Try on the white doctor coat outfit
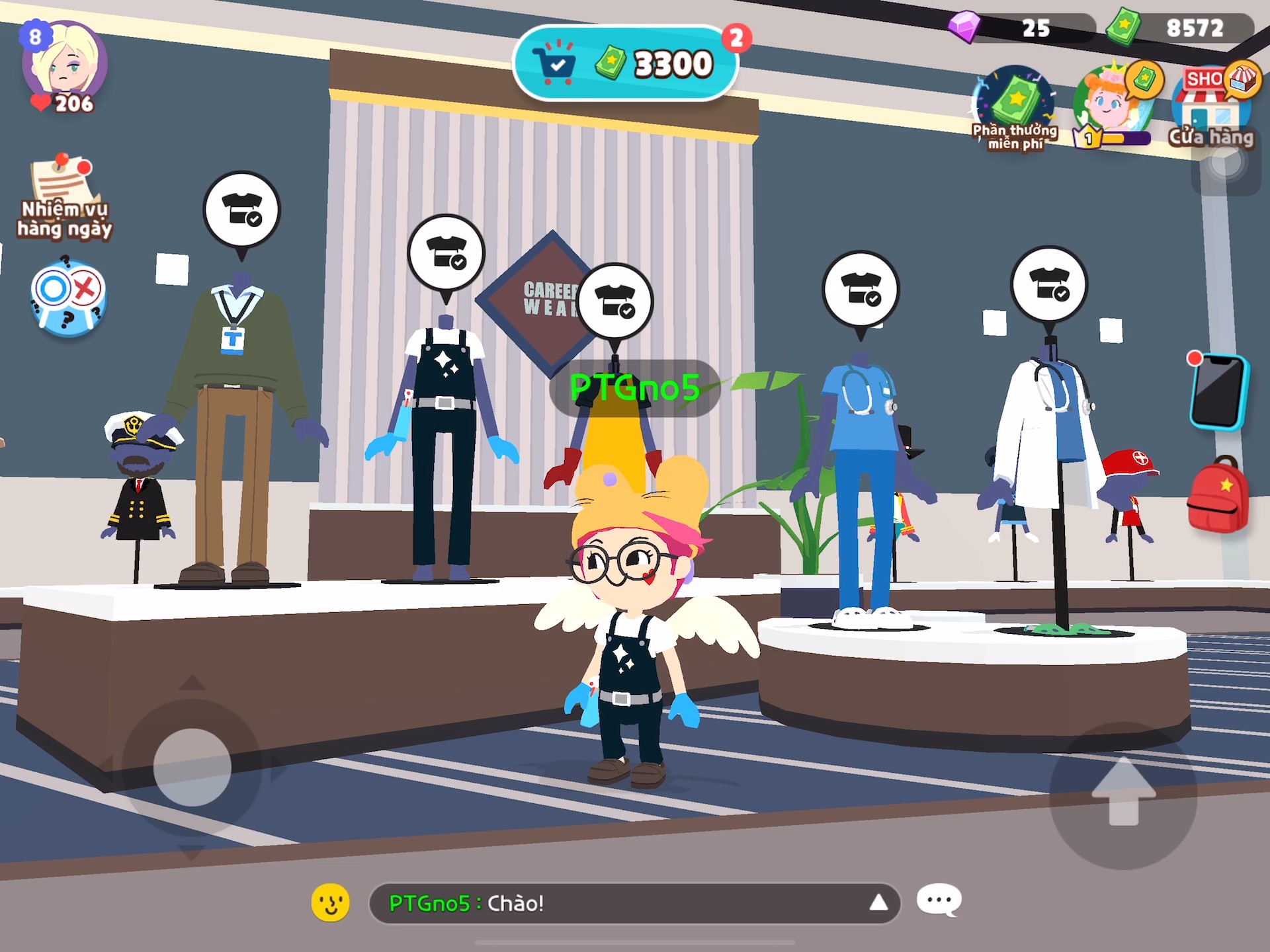 pos(1049,284)
